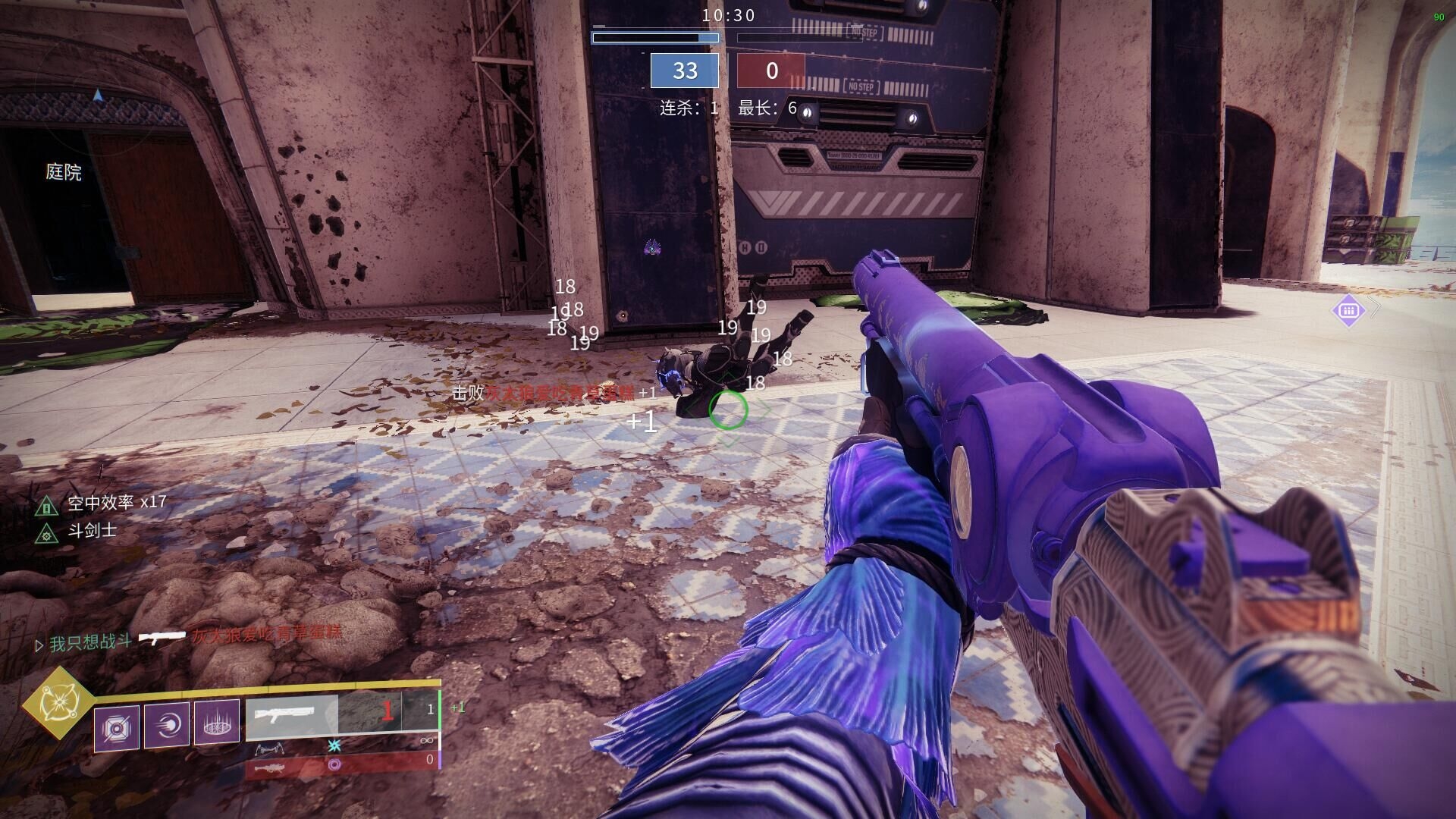Image resolution: width=1456 pixels, height=819 pixels.
Task: Trigger the void melee comet icon
Action: (x=167, y=725)
